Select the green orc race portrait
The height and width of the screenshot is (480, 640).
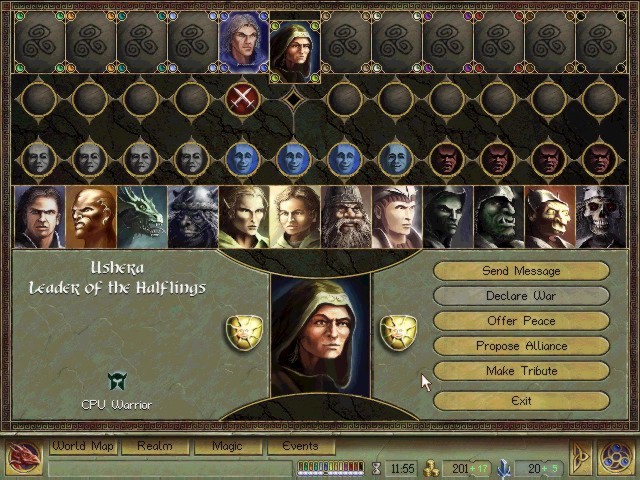pos(498,217)
